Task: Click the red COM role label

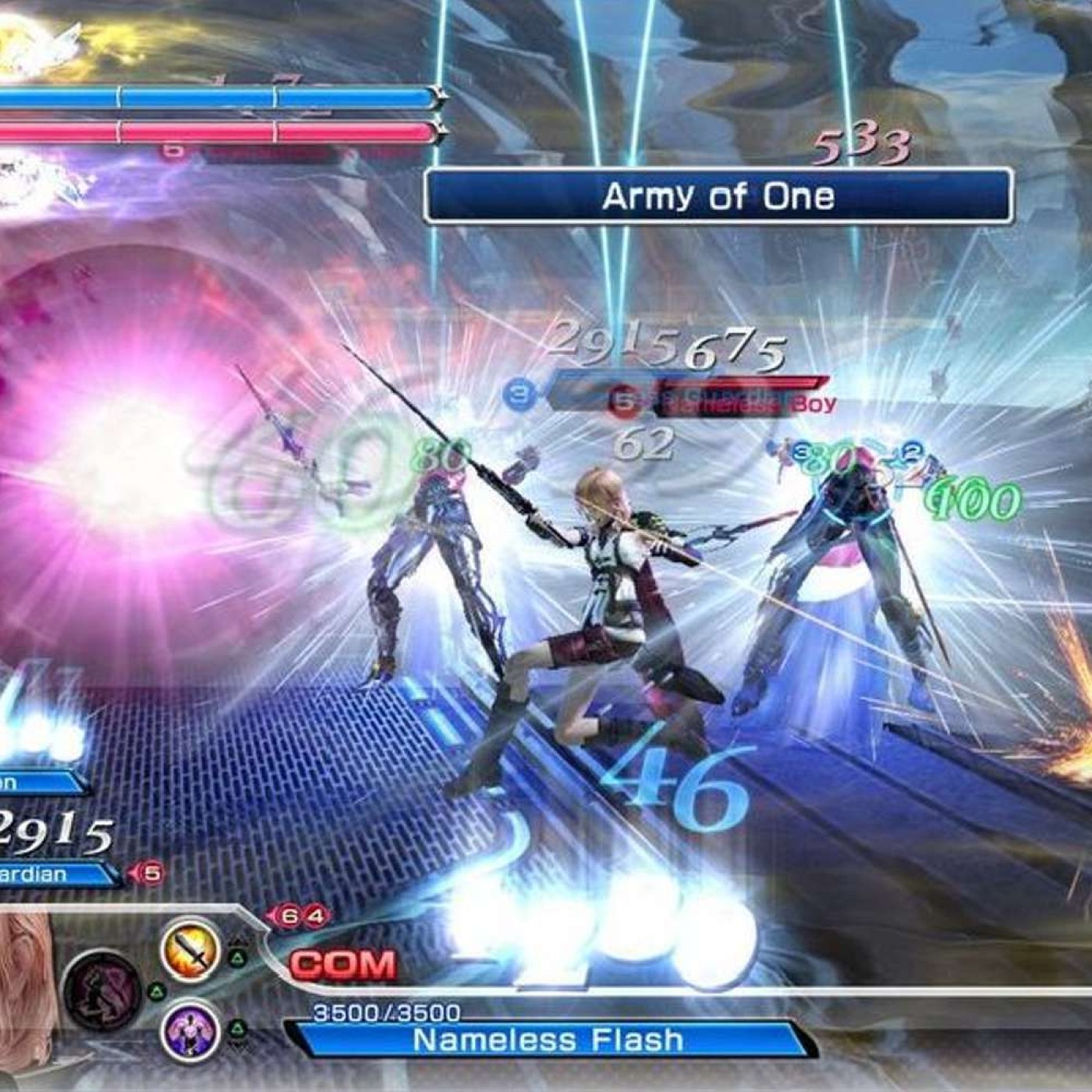Action: coord(343,966)
